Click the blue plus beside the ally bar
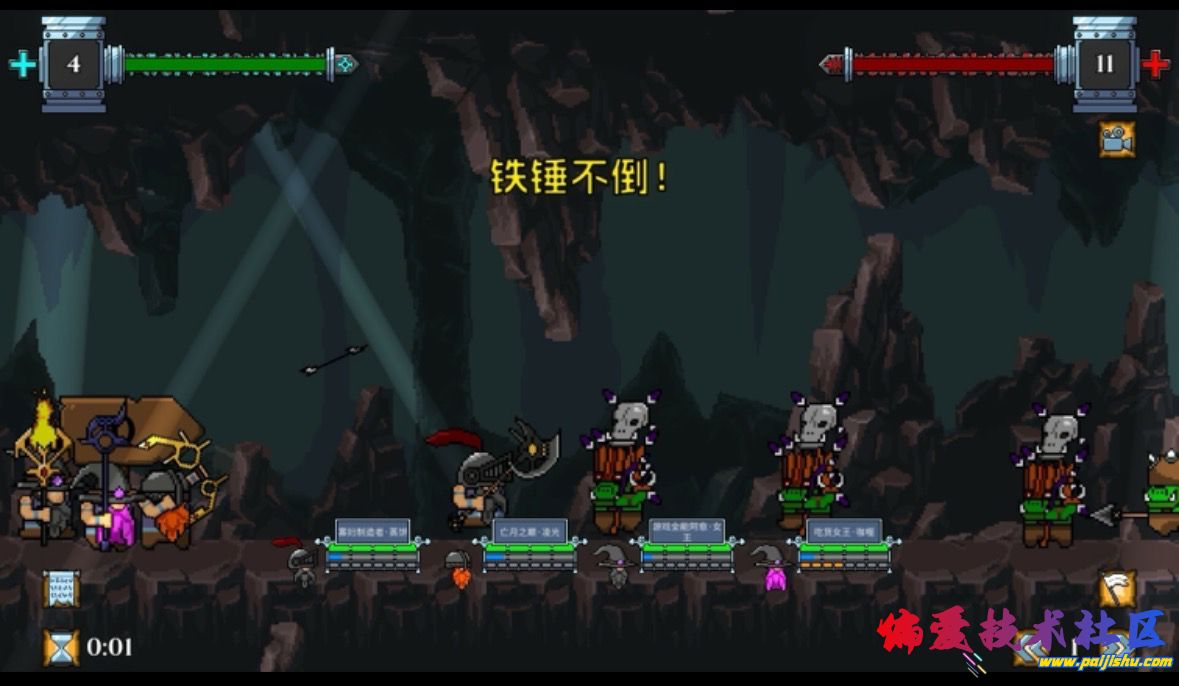This screenshot has height=686, width=1179. tap(22, 65)
